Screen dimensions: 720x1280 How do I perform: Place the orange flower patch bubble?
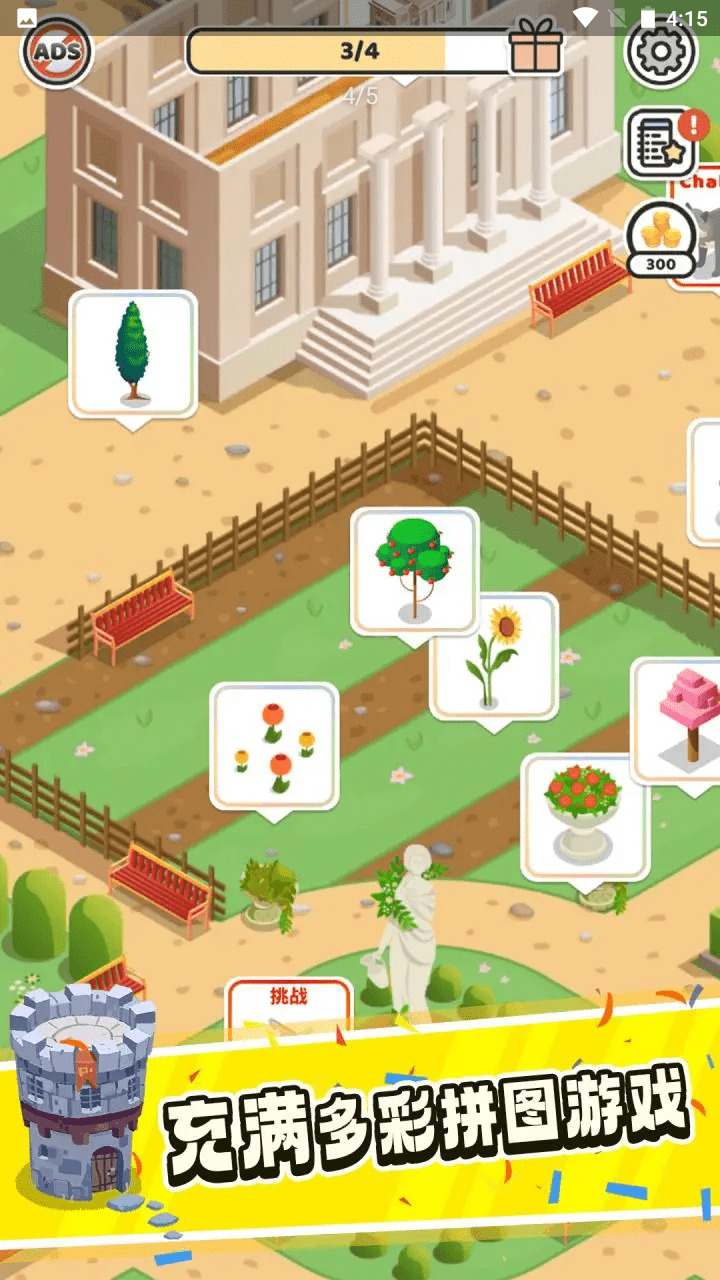point(274,745)
